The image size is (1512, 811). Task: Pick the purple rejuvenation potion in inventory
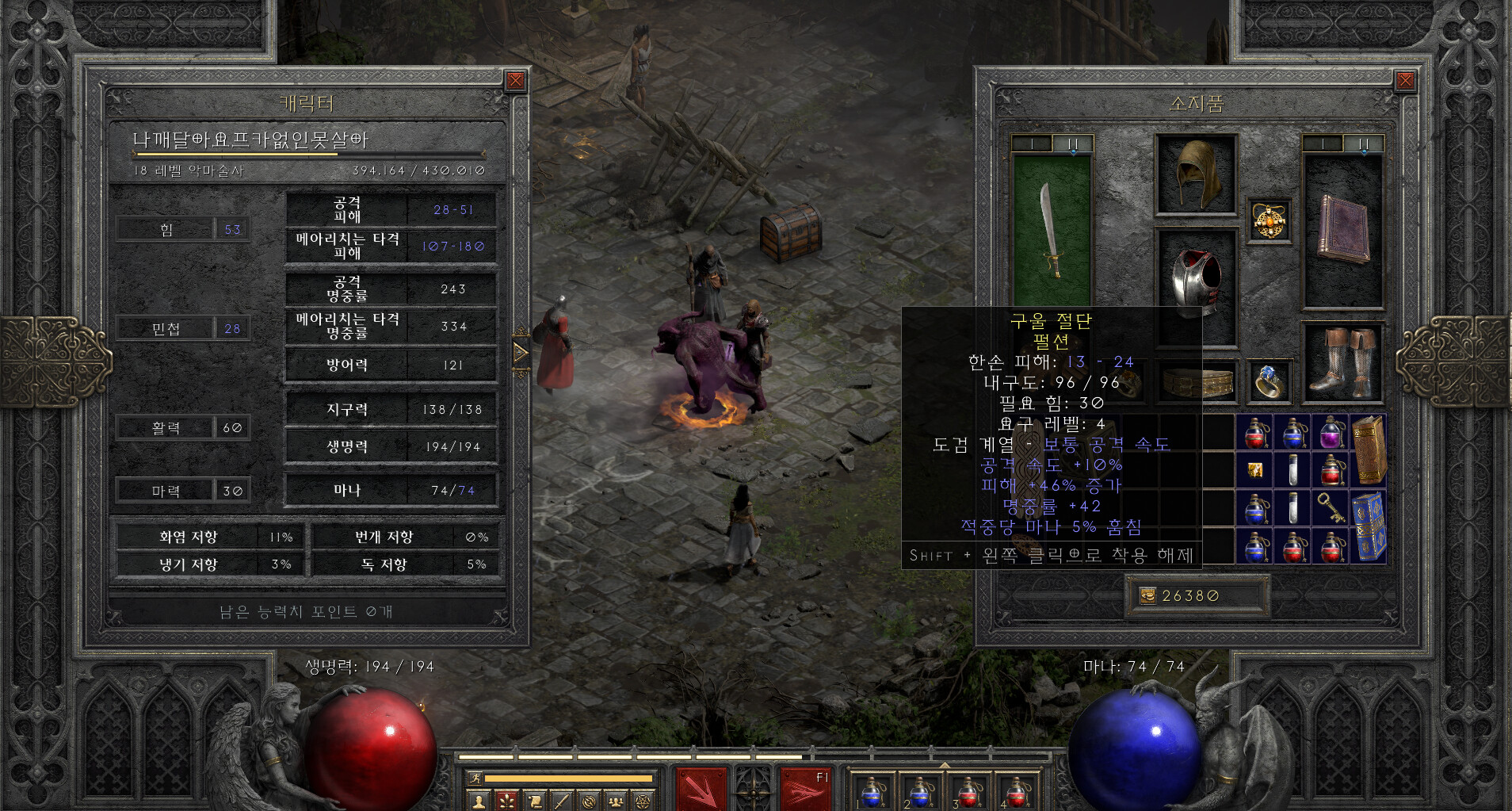[1331, 433]
